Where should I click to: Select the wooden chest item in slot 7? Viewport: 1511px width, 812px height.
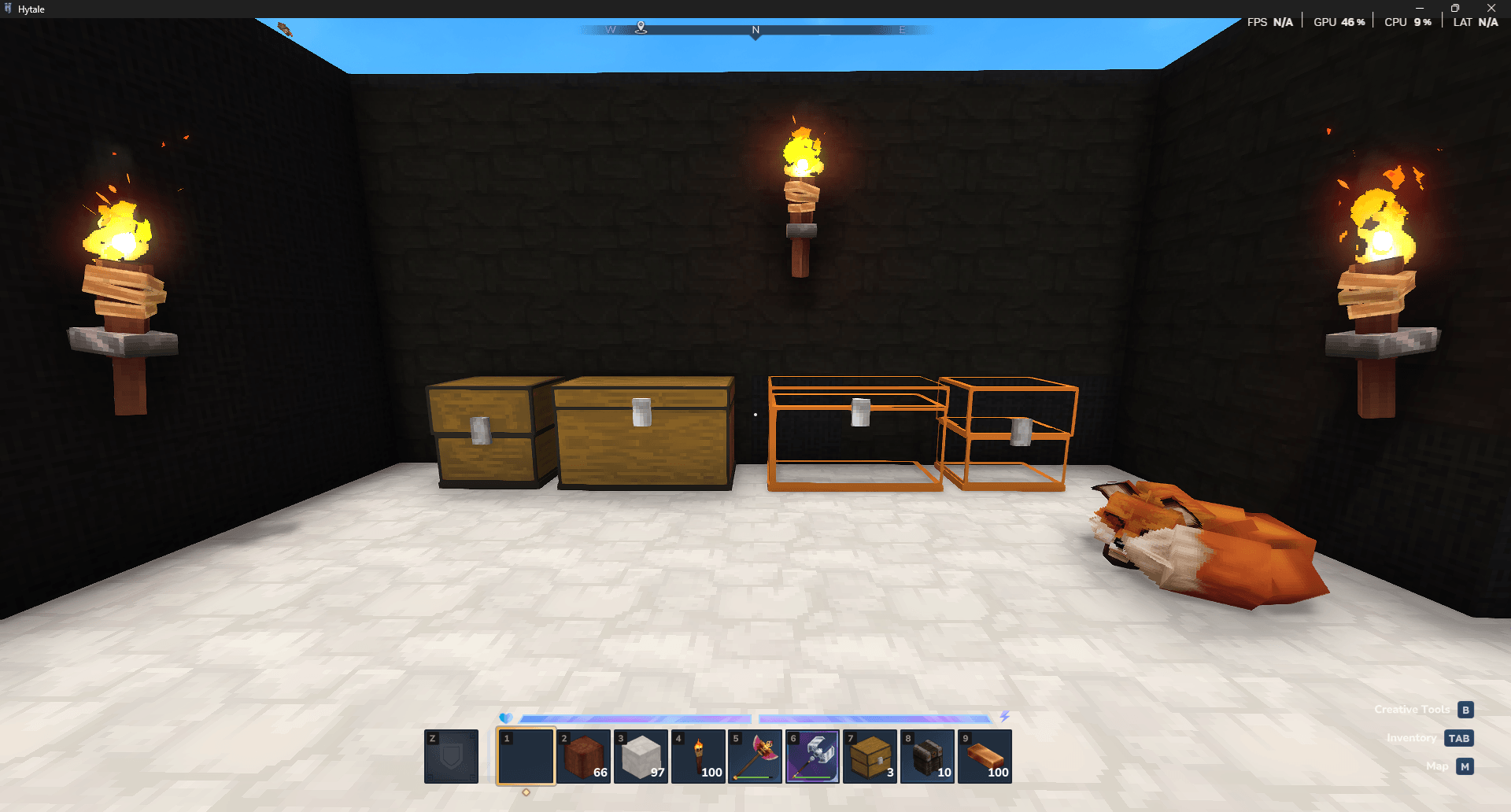point(870,757)
